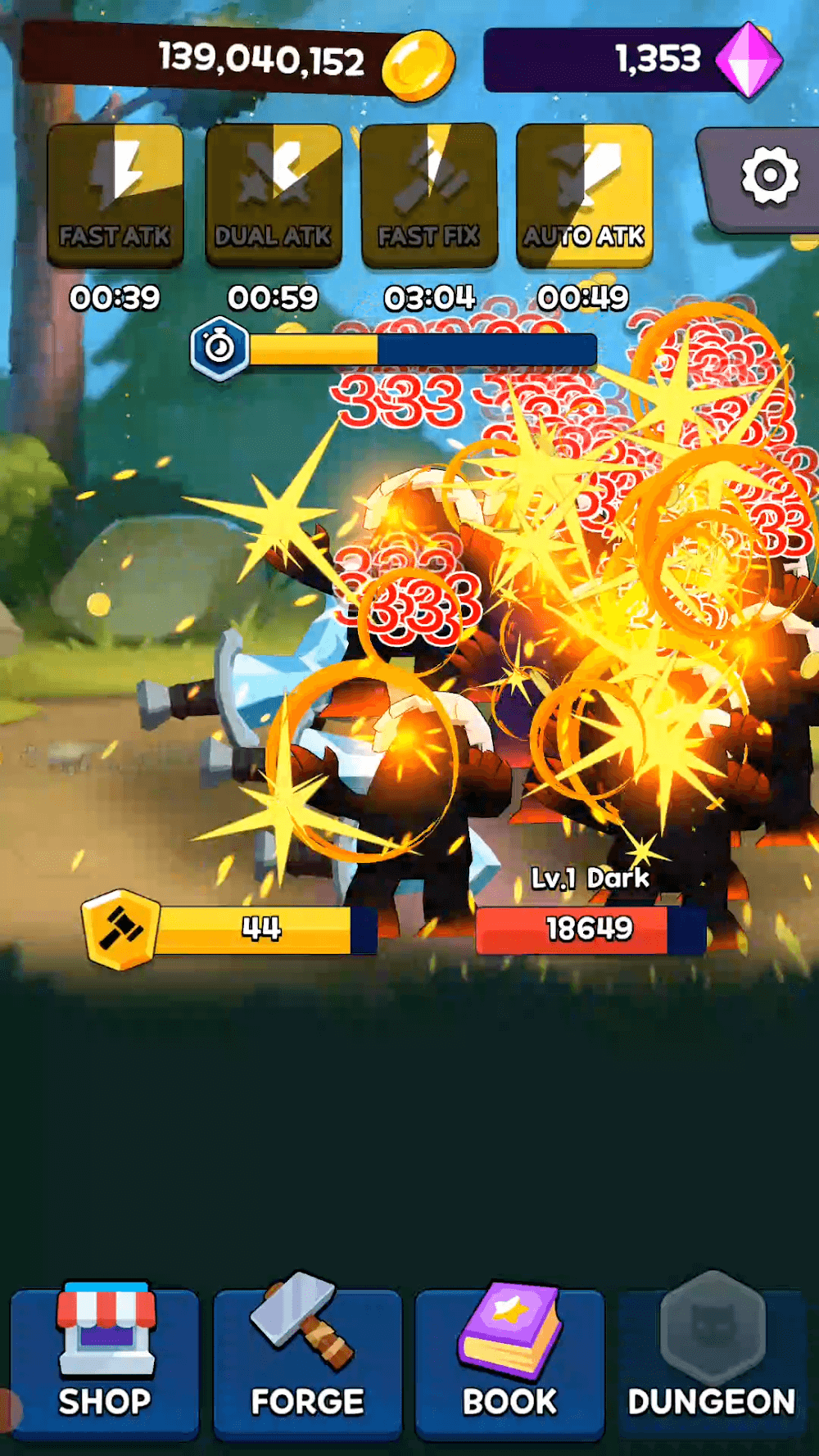Open settings with the gear icon
Viewport: 819px width, 1456px height.
[x=768, y=176]
